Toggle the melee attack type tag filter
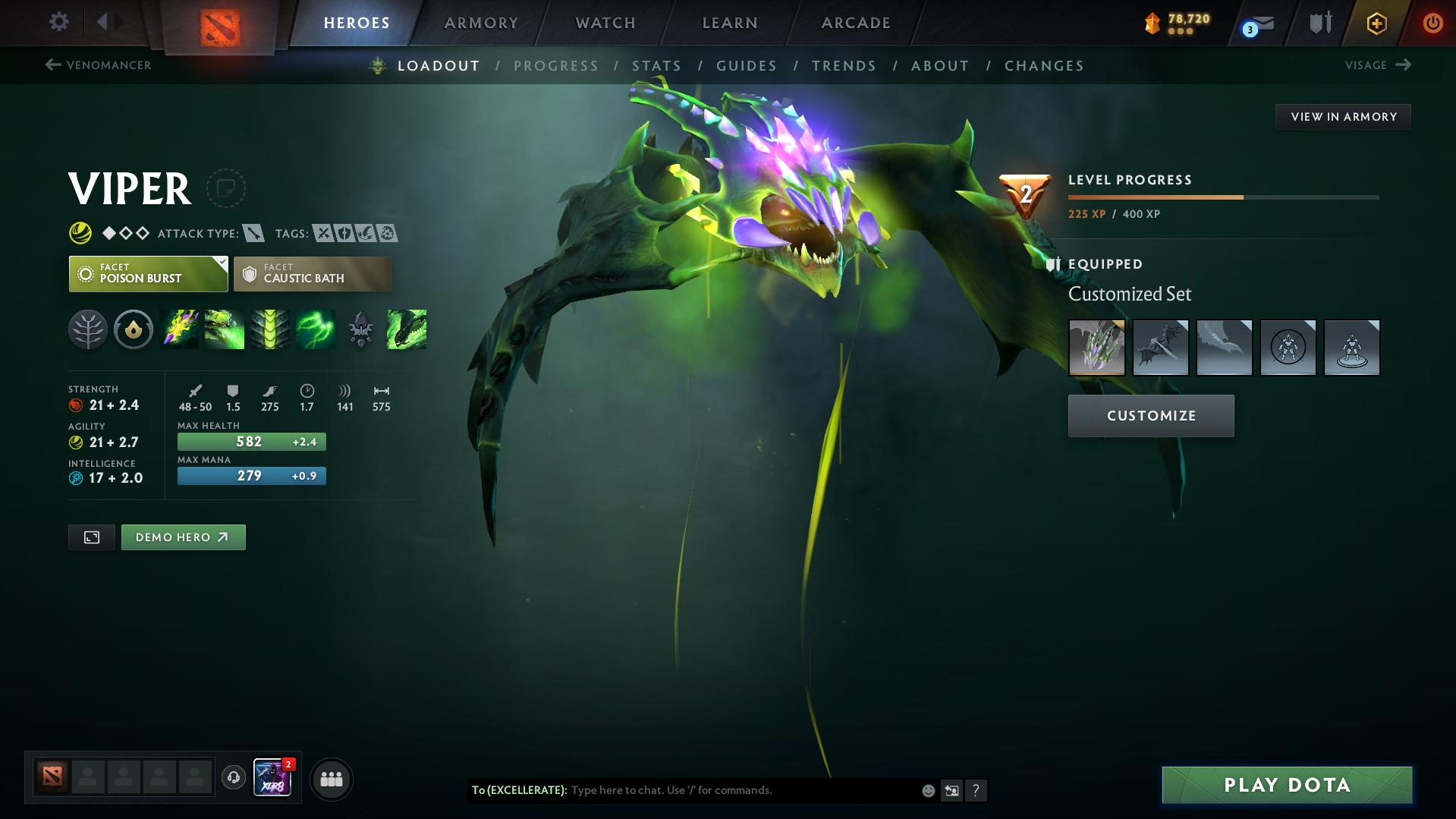This screenshot has width=1456, height=819. pos(256,233)
